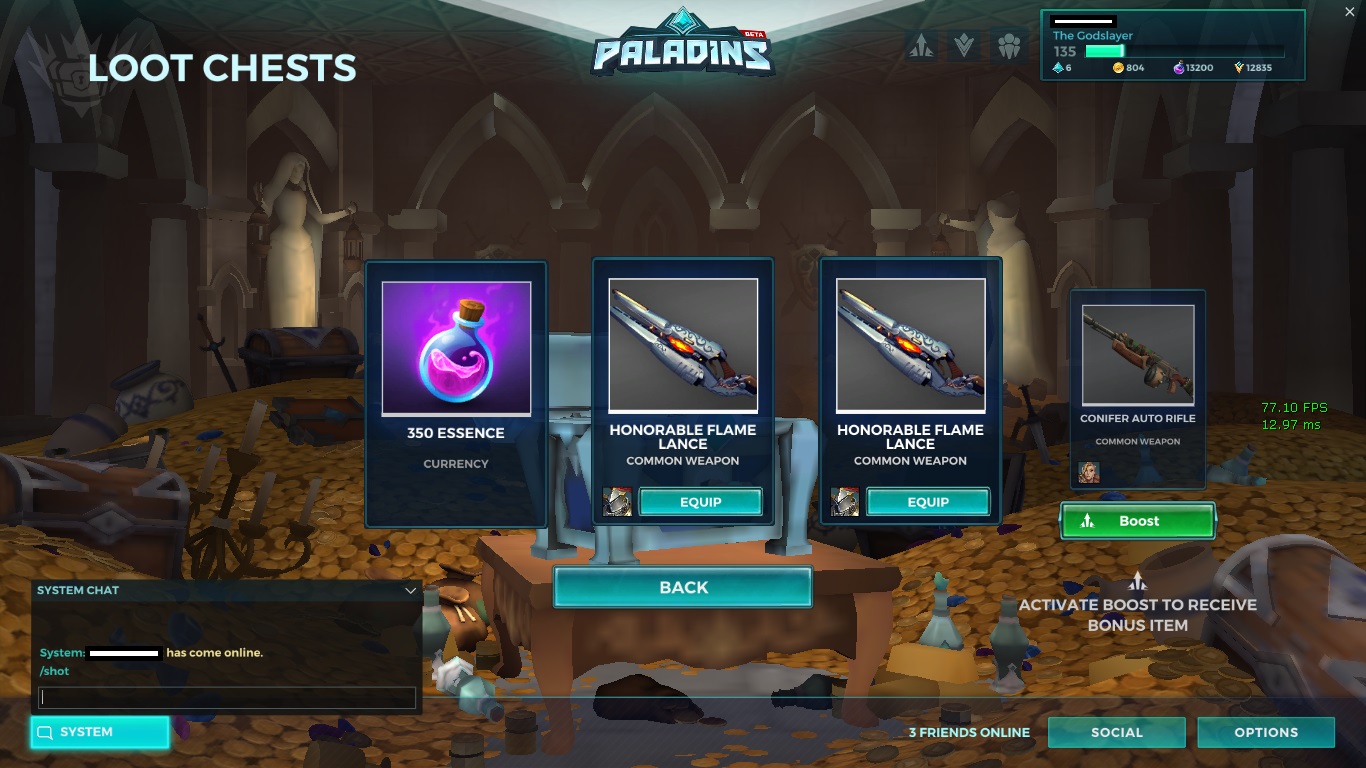Open the 350 Essence reward card
Image resolution: width=1366 pixels, height=768 pixels.
coord(456,392)
